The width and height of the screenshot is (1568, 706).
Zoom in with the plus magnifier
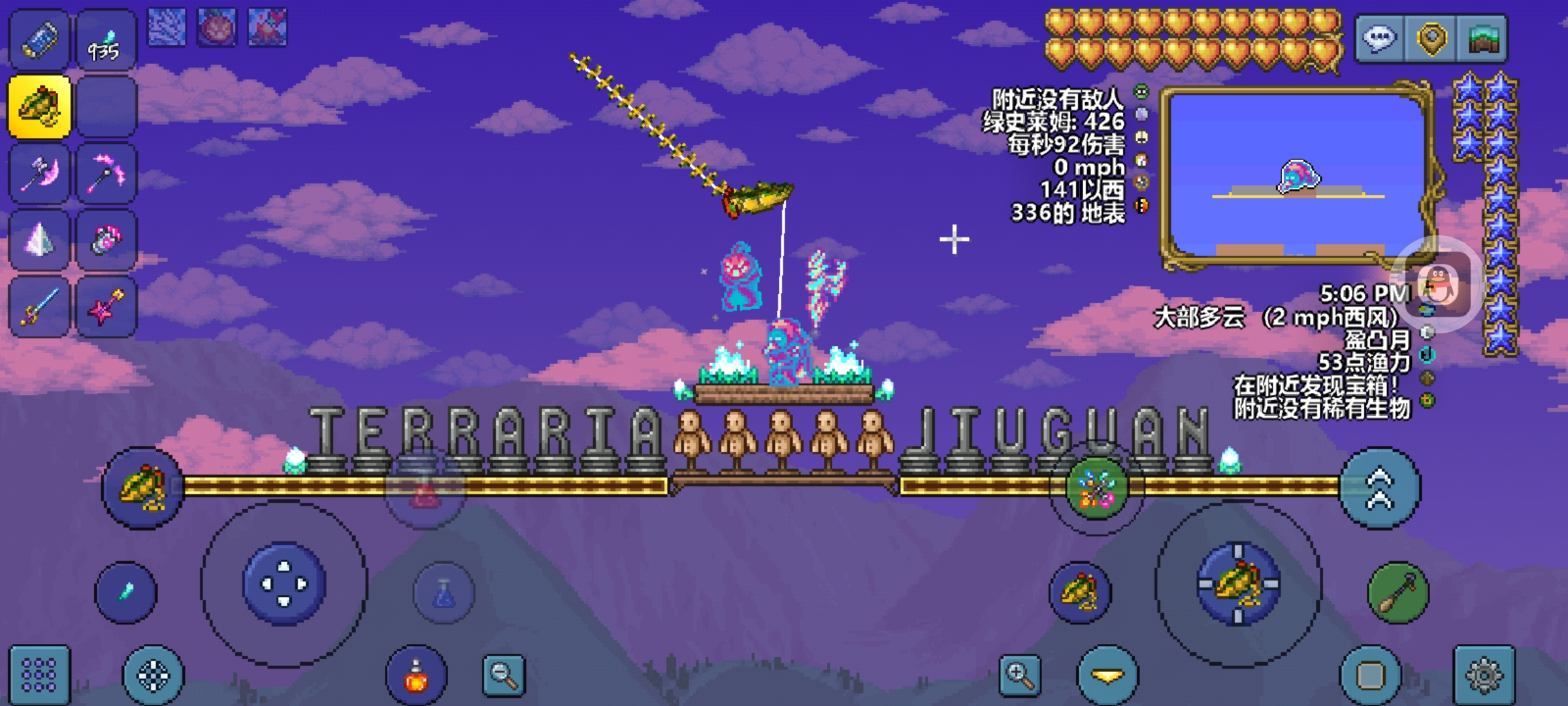(1020, 675)
